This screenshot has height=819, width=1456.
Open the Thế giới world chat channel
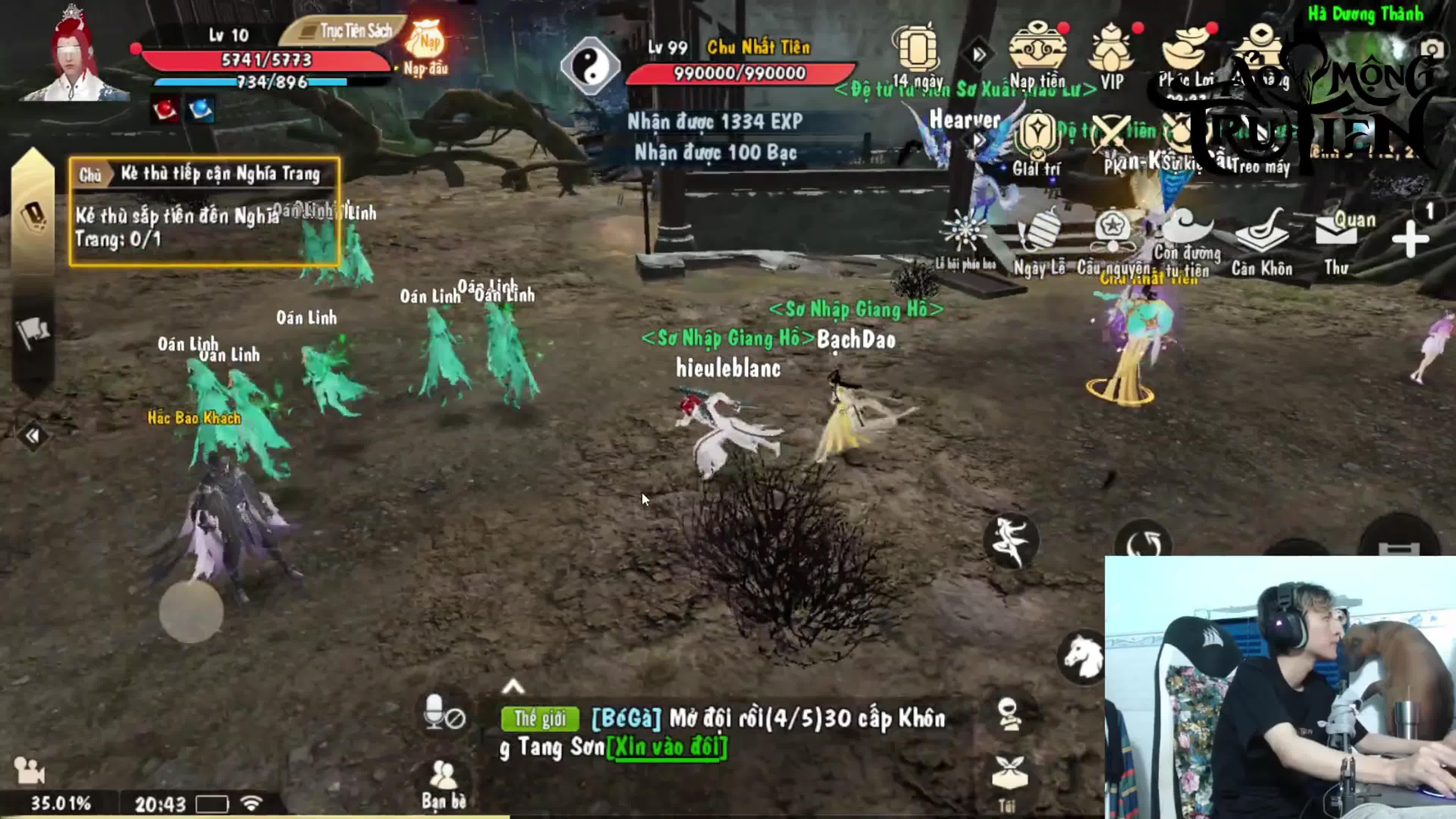pyautogui.click(x=540, y=719)
